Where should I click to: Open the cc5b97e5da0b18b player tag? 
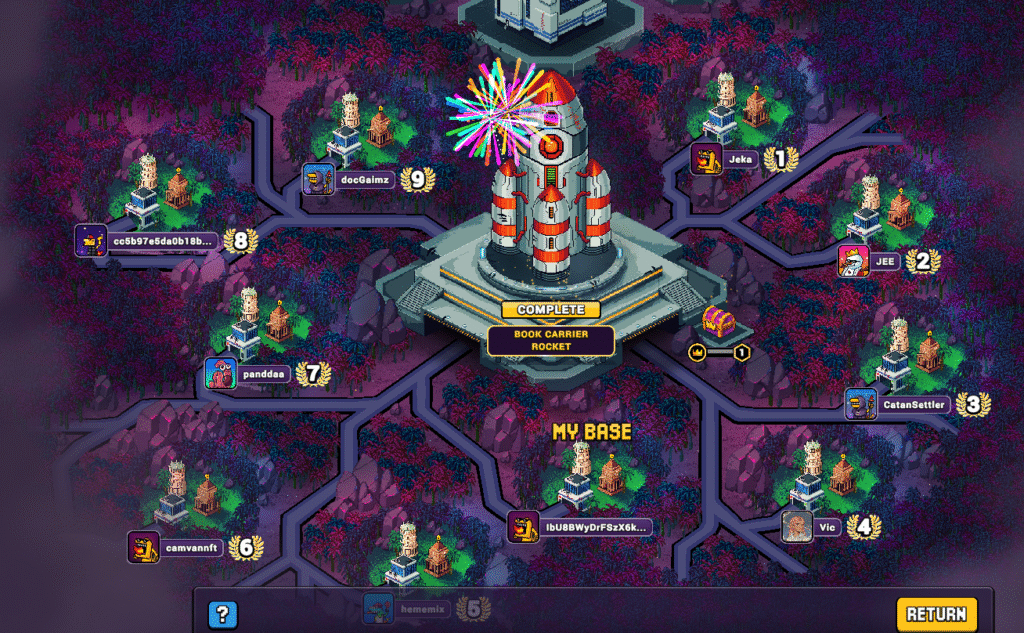pyautogui.click(x=160, y=241)
